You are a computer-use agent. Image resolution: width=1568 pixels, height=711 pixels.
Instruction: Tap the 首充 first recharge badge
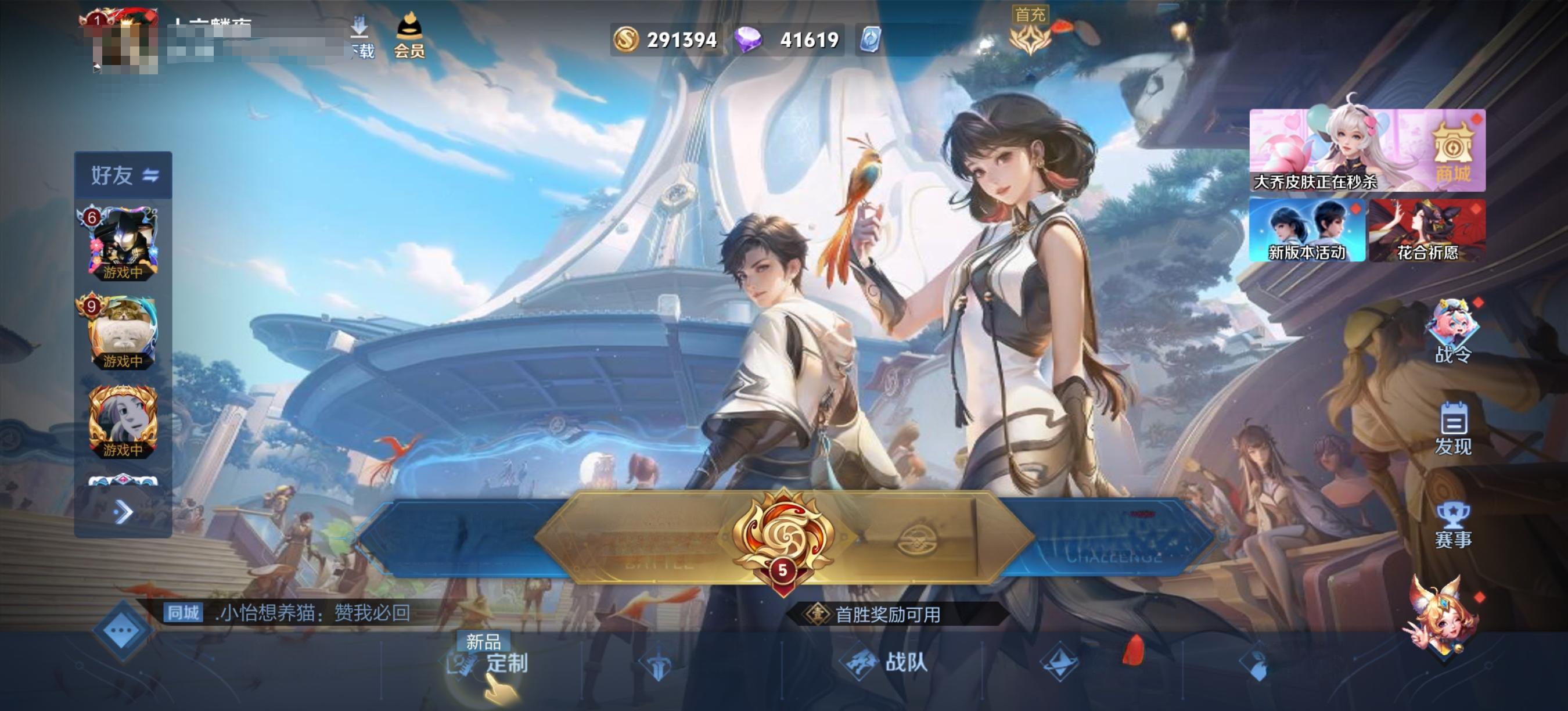1029,31
